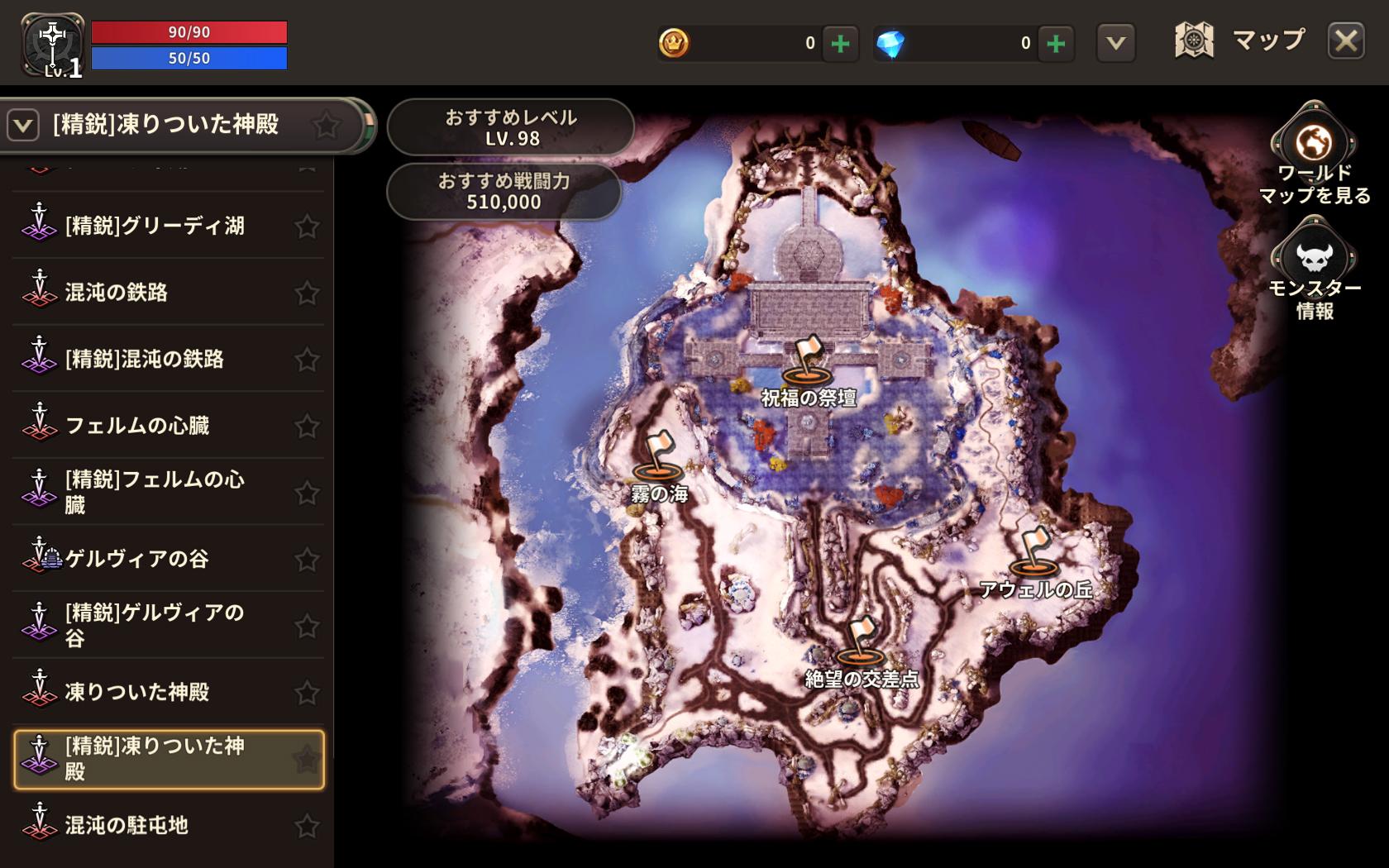Close the map screen with the X
1389x868 pixels.
click(1346, 41)
